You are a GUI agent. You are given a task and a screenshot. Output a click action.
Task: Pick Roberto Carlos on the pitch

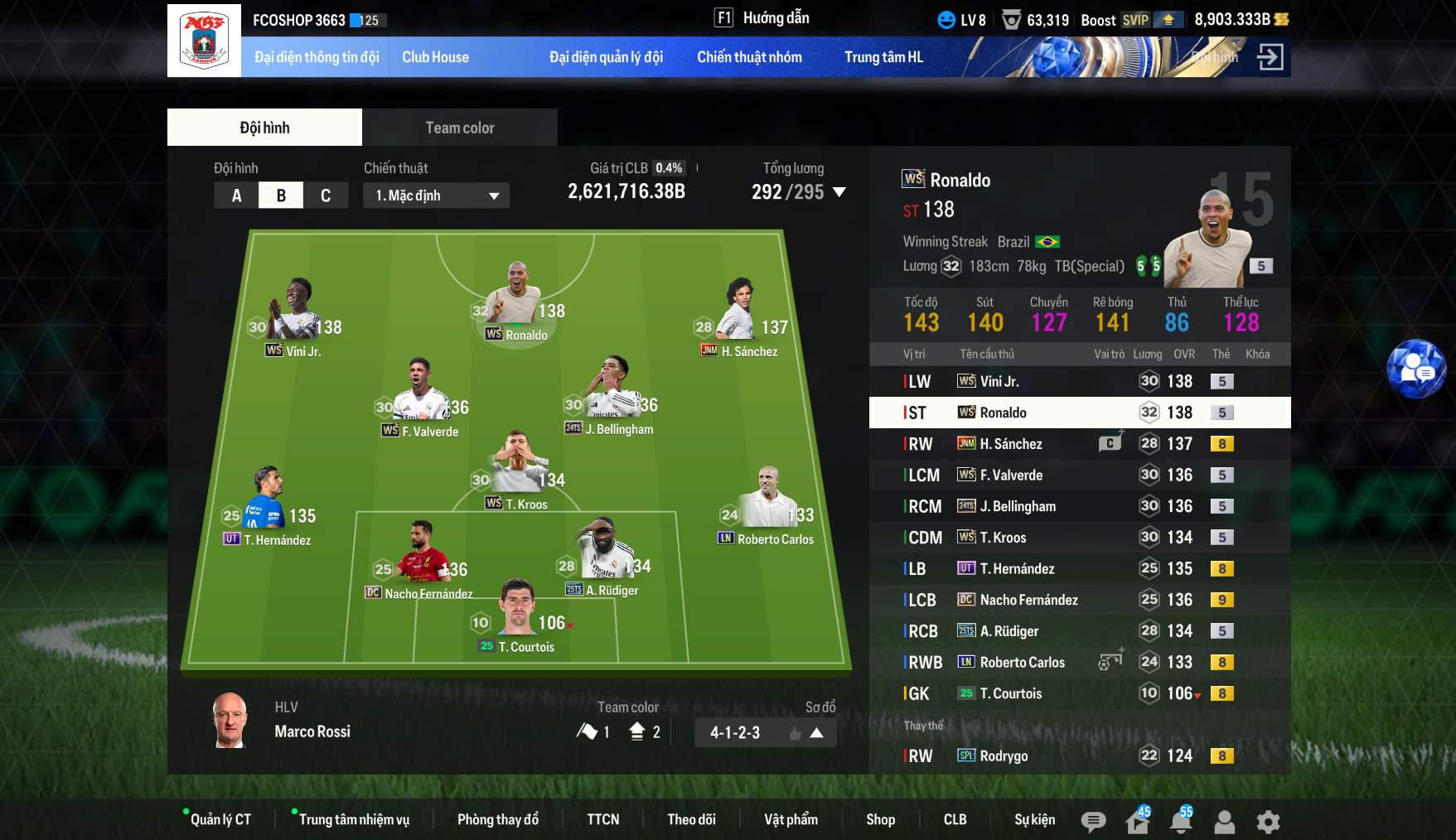point(768,507)
